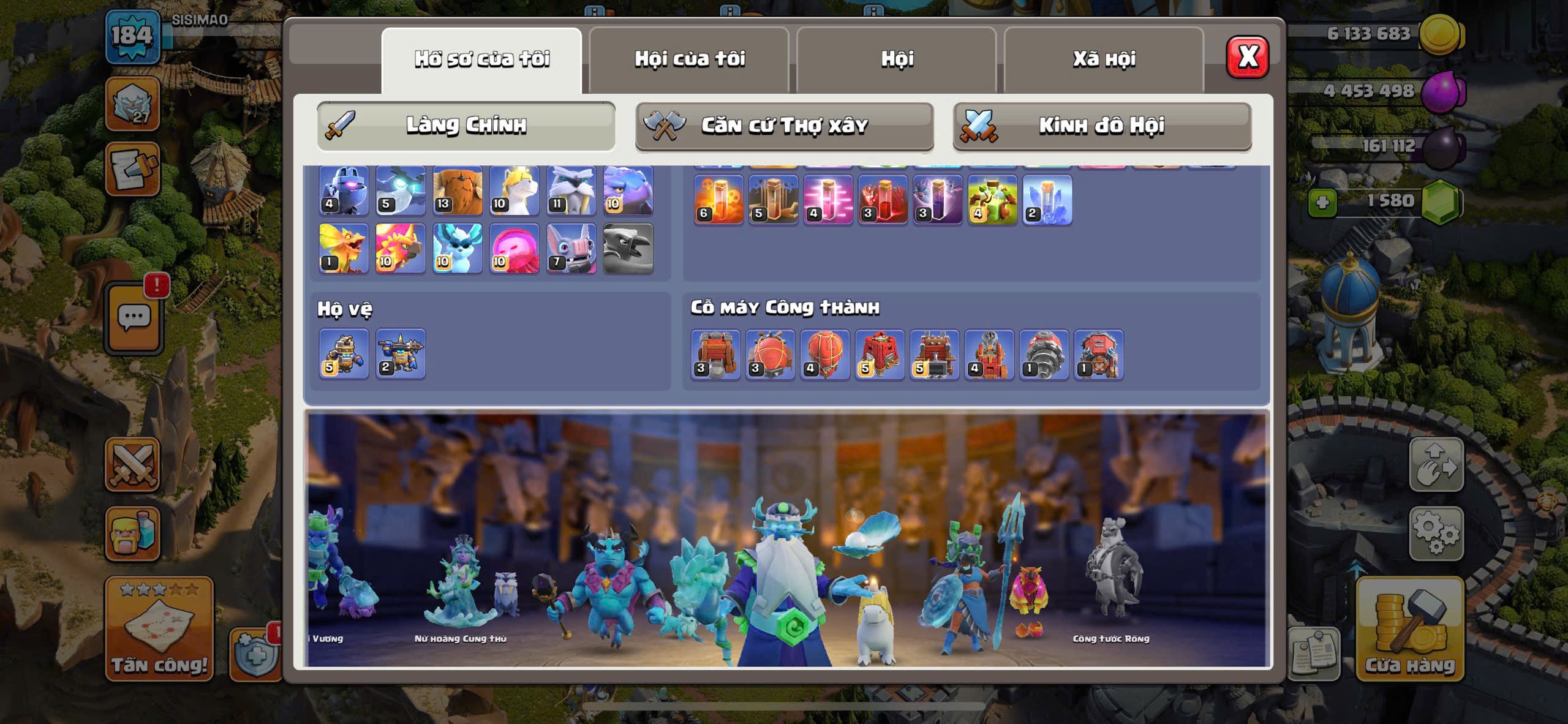Click the level 3 Wall Wrecker icon

(715, 355)
